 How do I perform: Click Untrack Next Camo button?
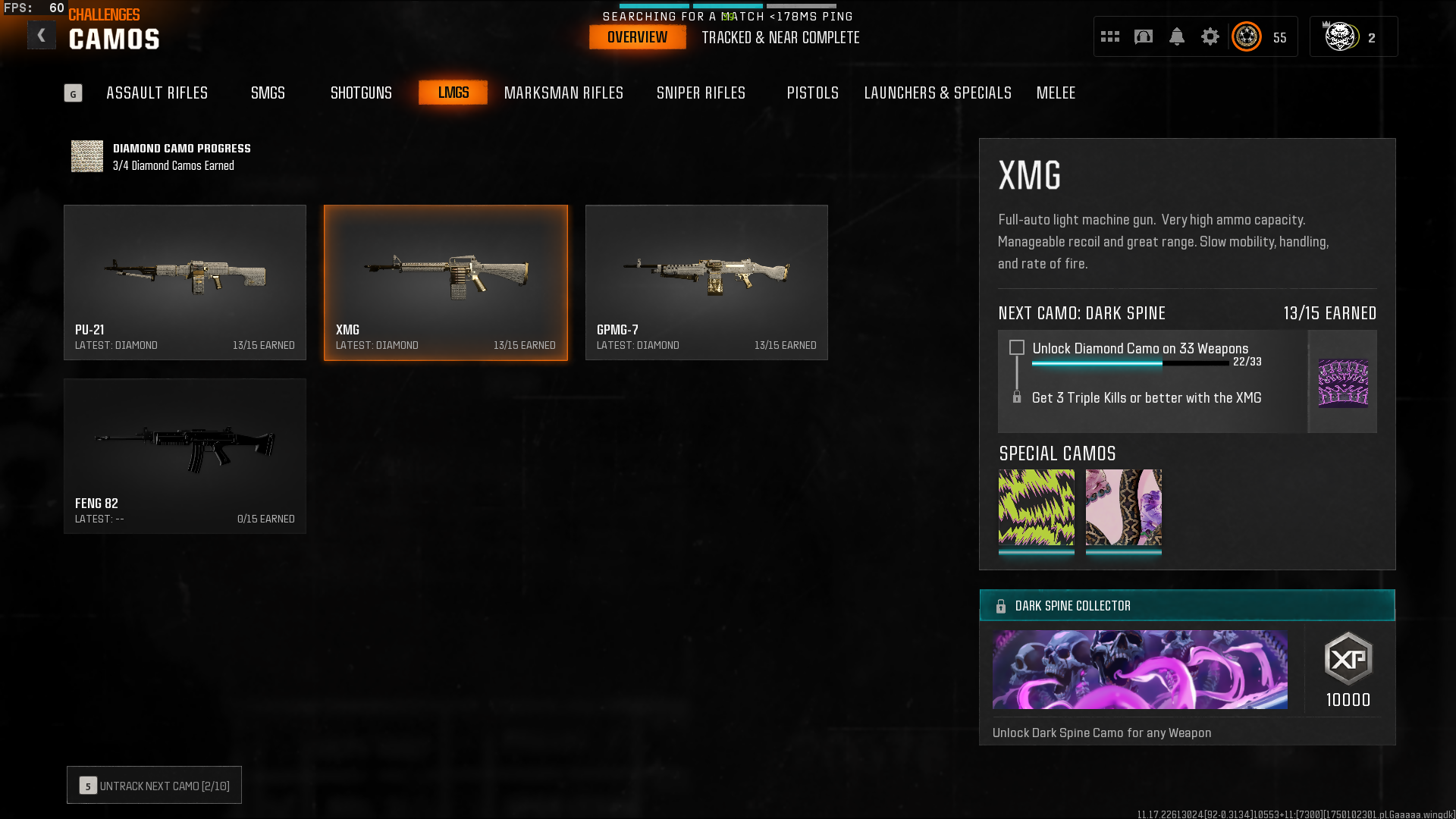[154, 785]
